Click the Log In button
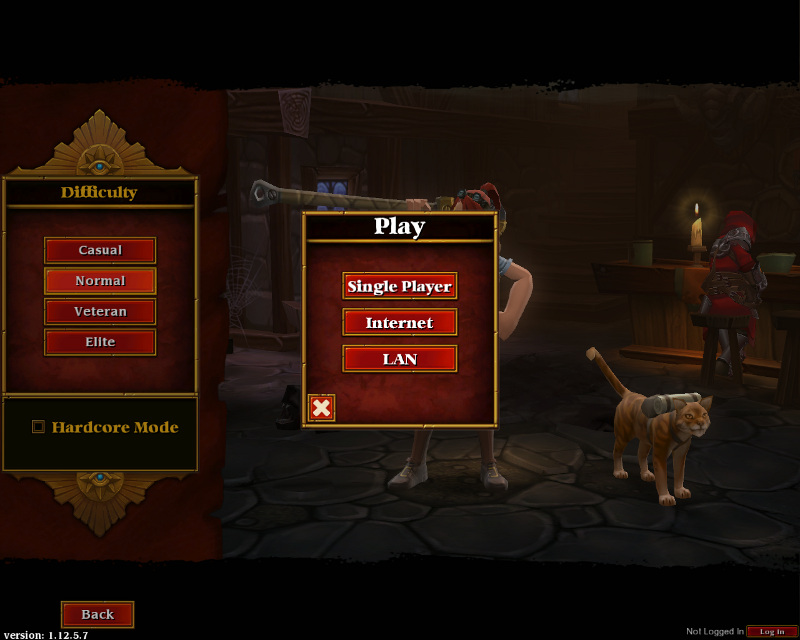This screenshot has height=640, width=800. [772, 631]
